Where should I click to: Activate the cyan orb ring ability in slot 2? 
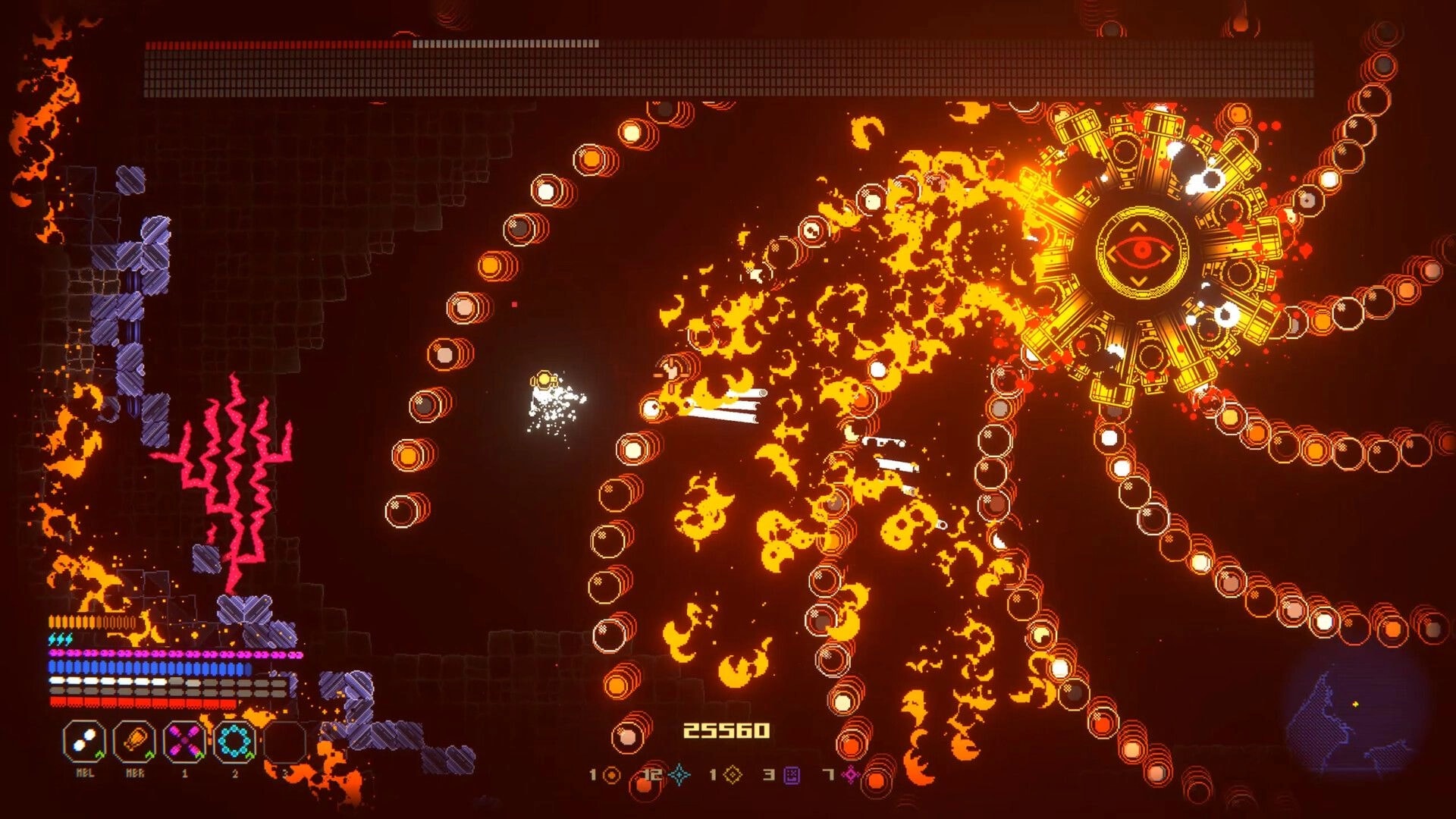coord(234,739)
